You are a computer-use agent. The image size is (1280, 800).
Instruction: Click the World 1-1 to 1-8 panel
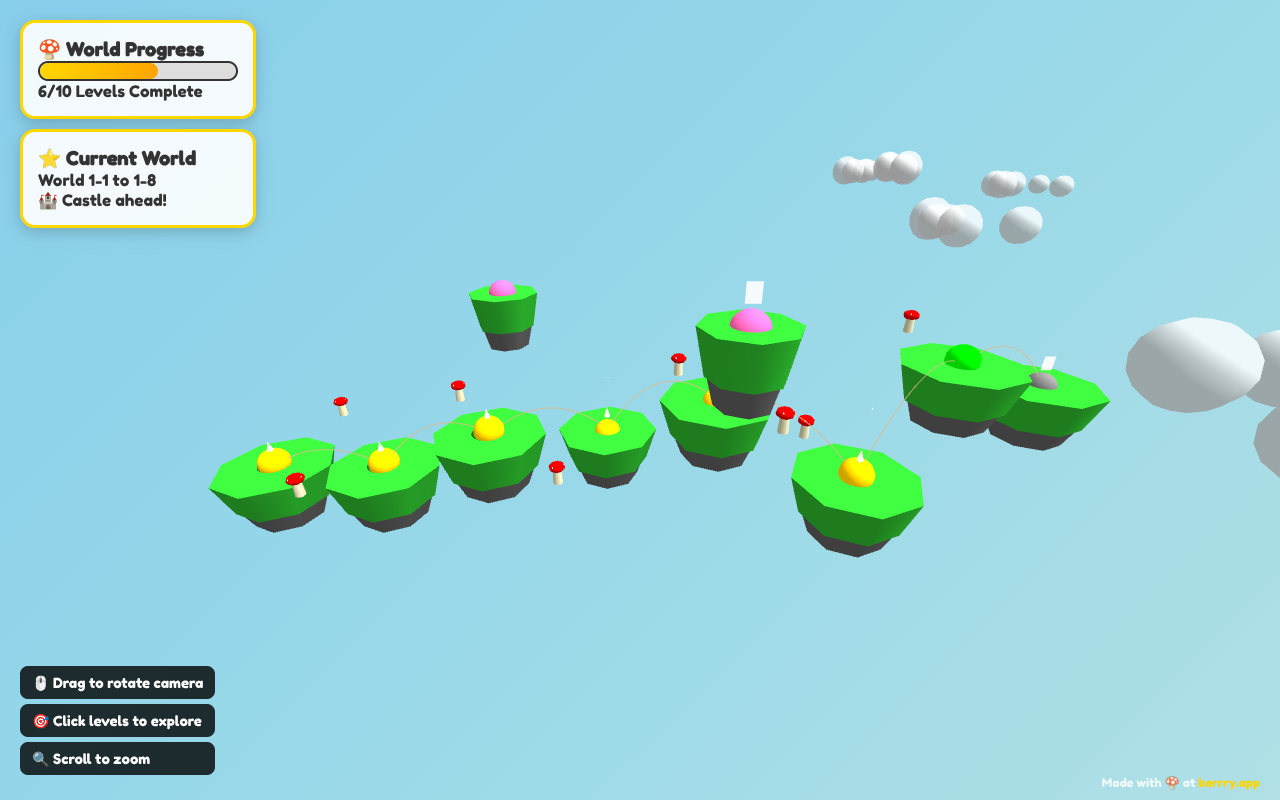point(138,180)
